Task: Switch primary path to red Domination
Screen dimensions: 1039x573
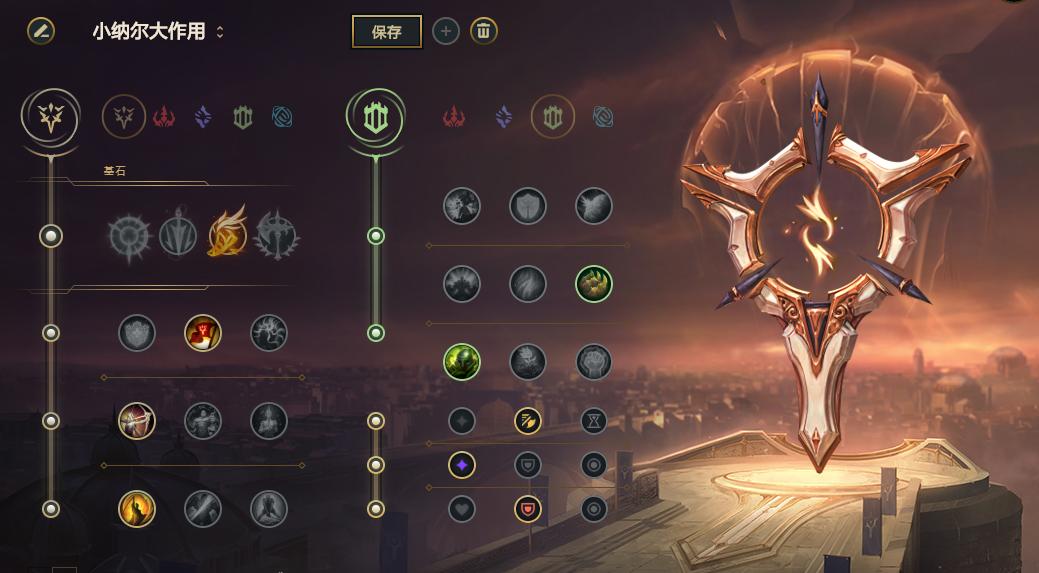Action: (164, 118)
